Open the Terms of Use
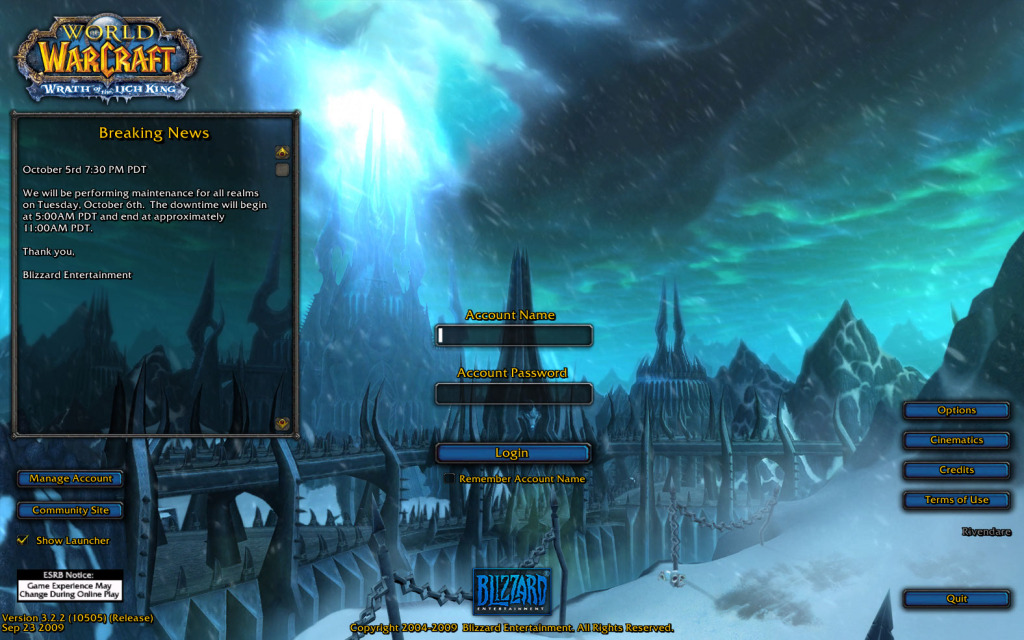Viewport: 1024px width, 640px height. (956, 500)
